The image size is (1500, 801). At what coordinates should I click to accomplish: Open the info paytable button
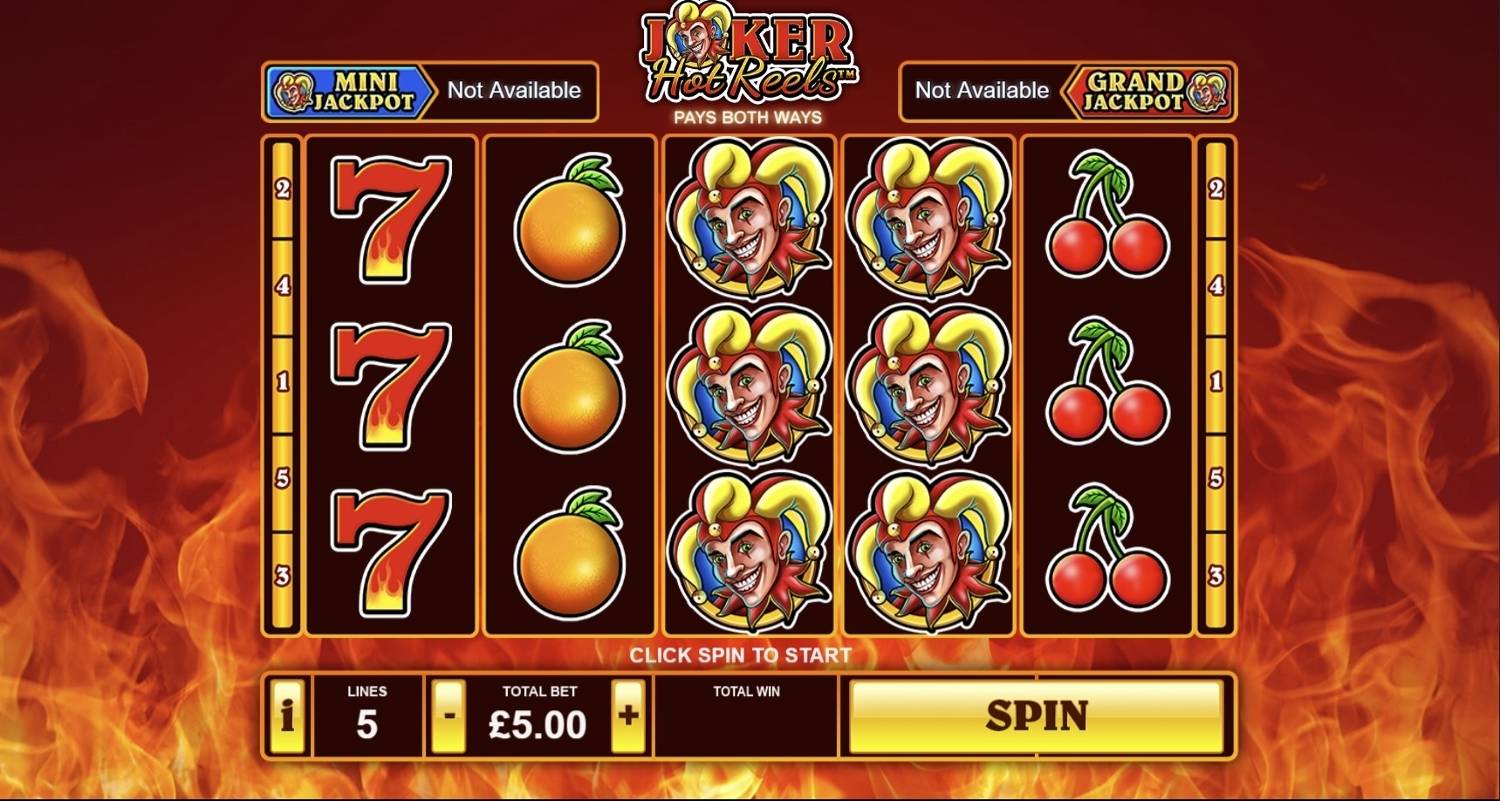coord(287,716)
